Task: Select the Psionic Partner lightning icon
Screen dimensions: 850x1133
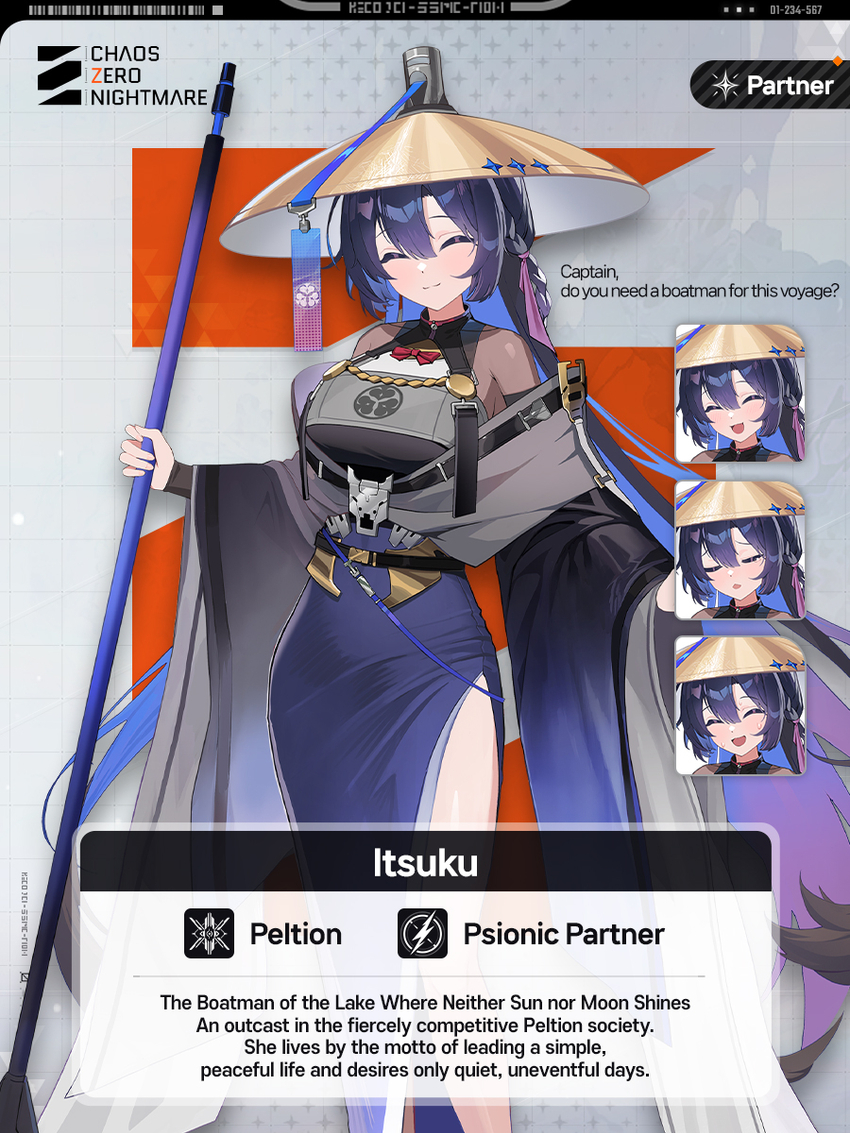Action: click(422, 933)
